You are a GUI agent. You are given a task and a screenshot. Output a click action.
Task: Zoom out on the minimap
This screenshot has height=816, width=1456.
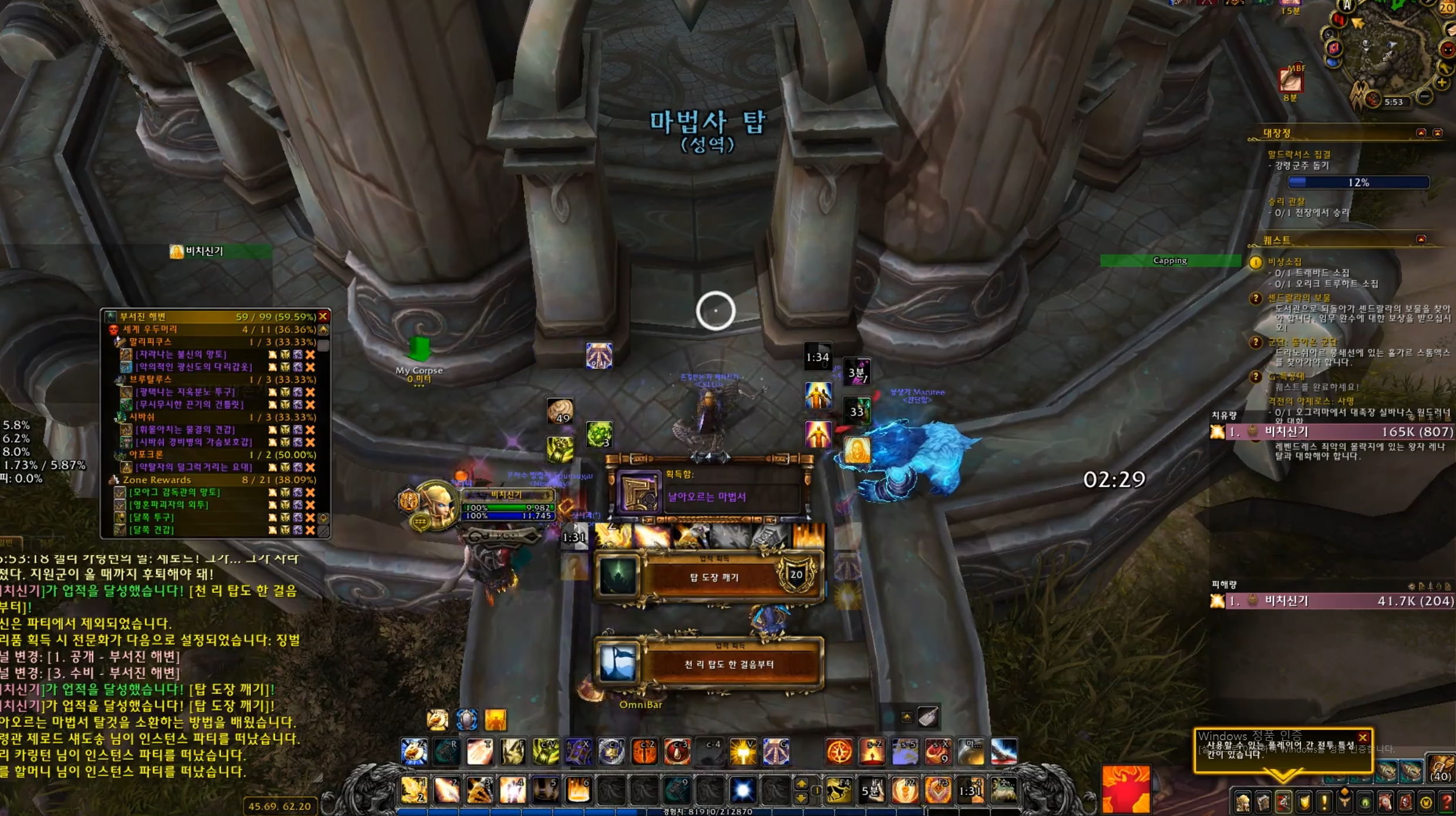[1424, 96]
